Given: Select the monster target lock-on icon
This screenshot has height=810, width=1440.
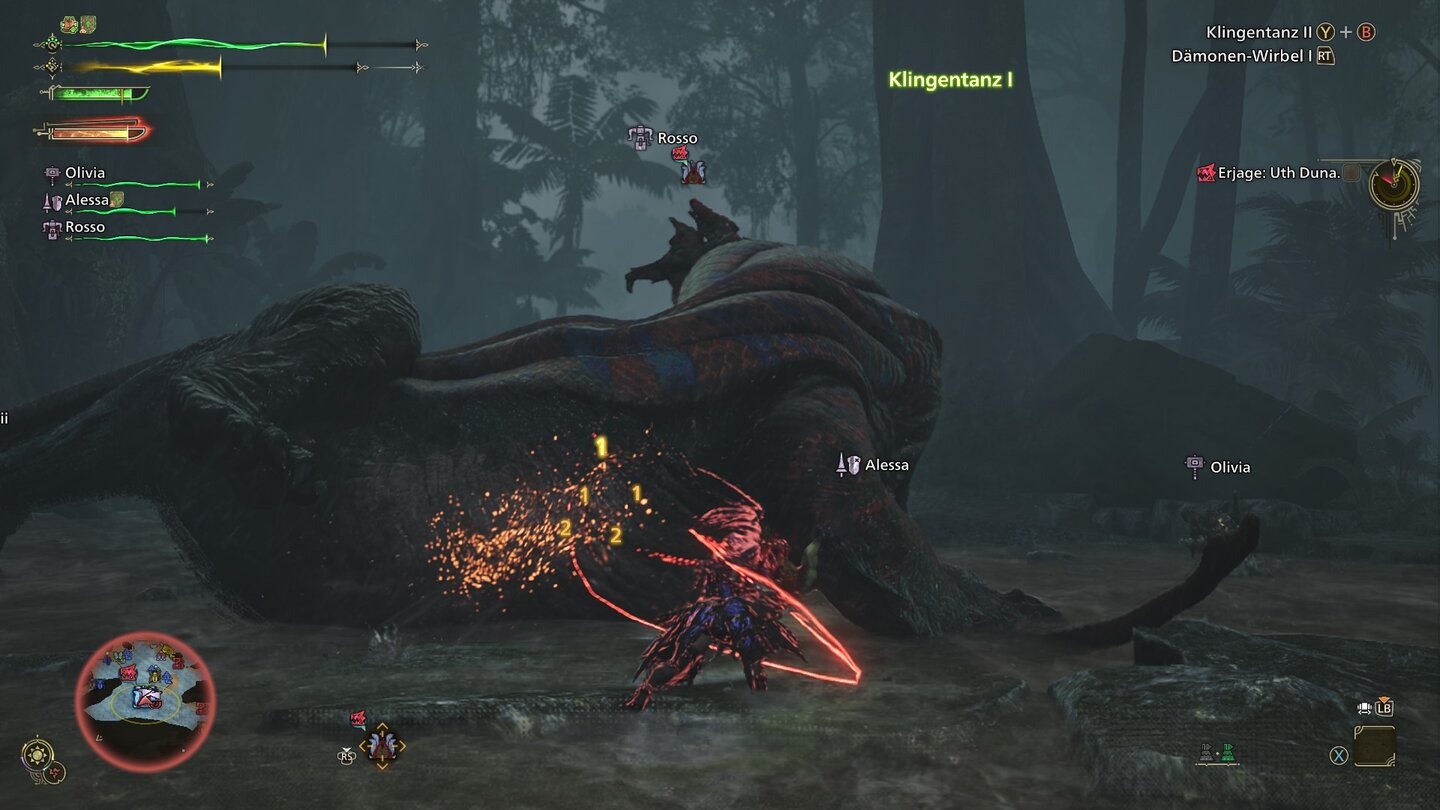Looking at the screenshot, I should [x=381, y=746].
